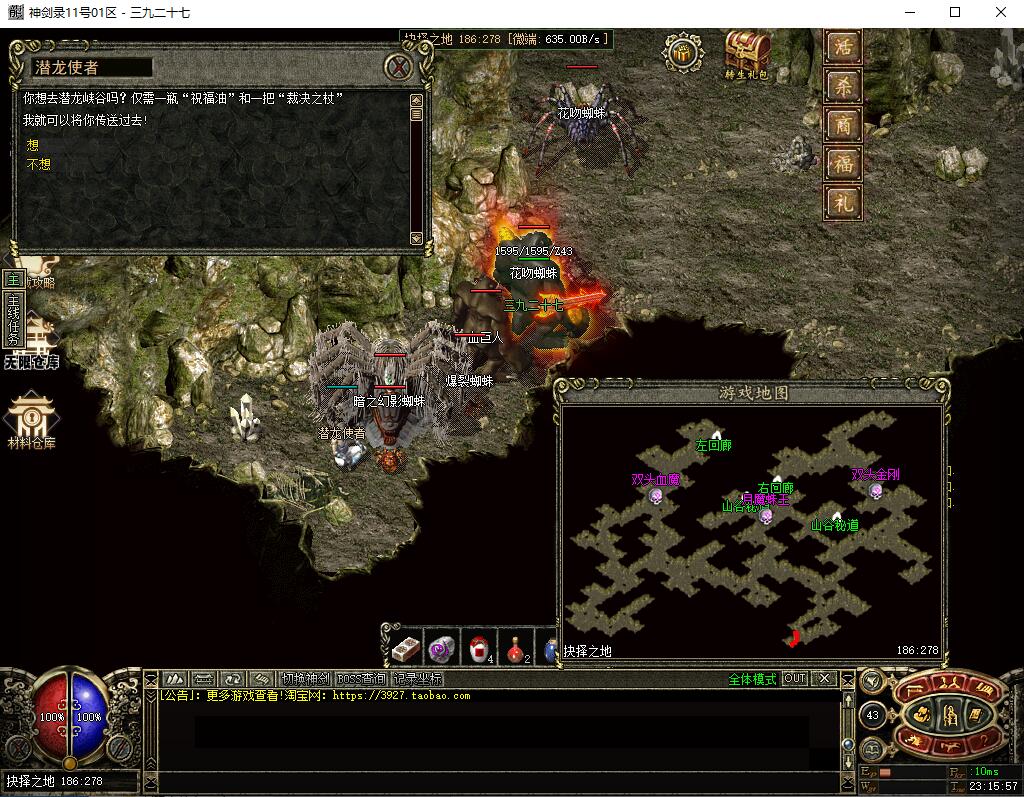Use the red potion in the hotbar
Viewport: 1024px width, 797px height.
[x=514, y=648]
